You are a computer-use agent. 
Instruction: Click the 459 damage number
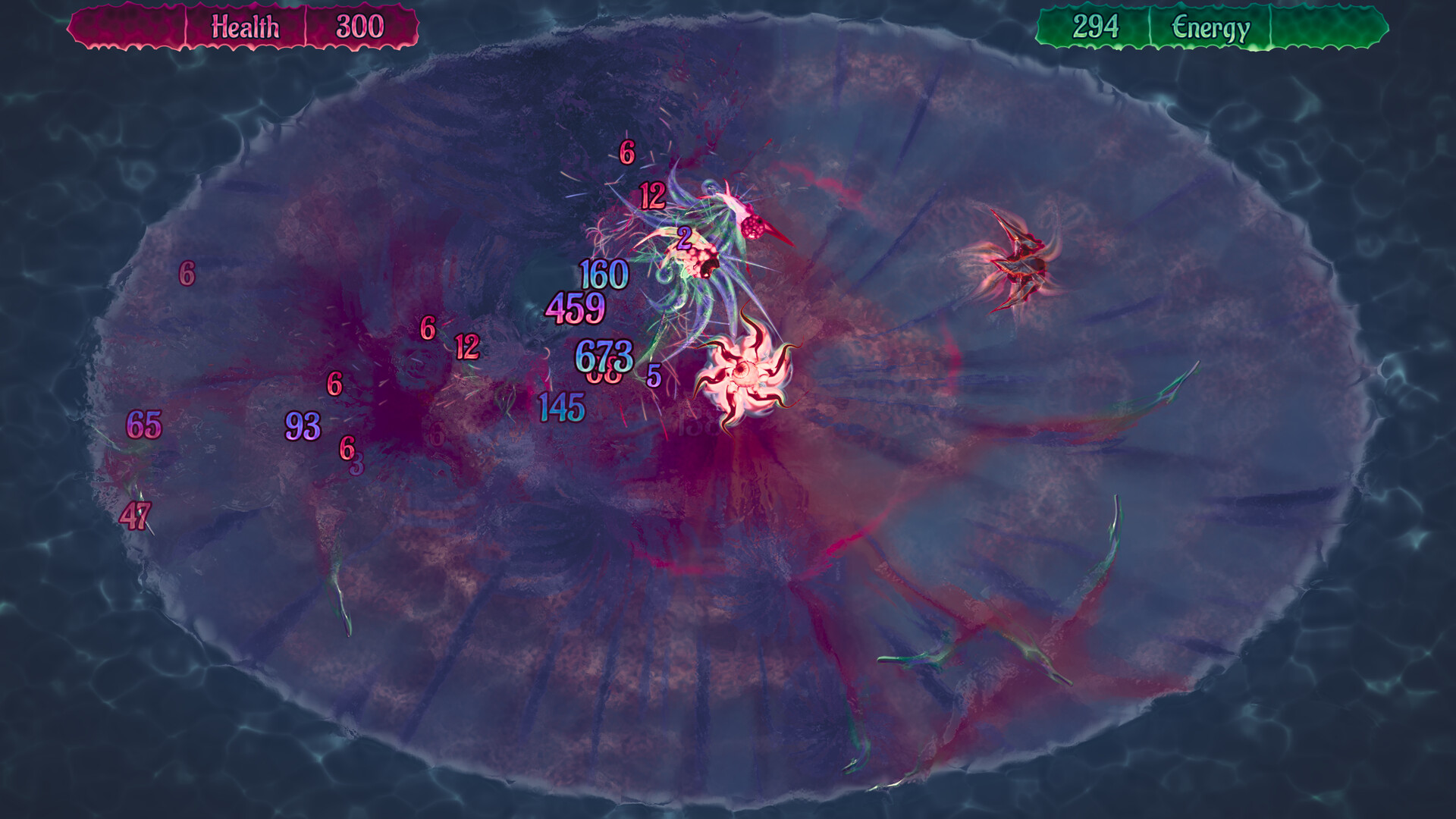pyautogui.click(x=576, y=308)
